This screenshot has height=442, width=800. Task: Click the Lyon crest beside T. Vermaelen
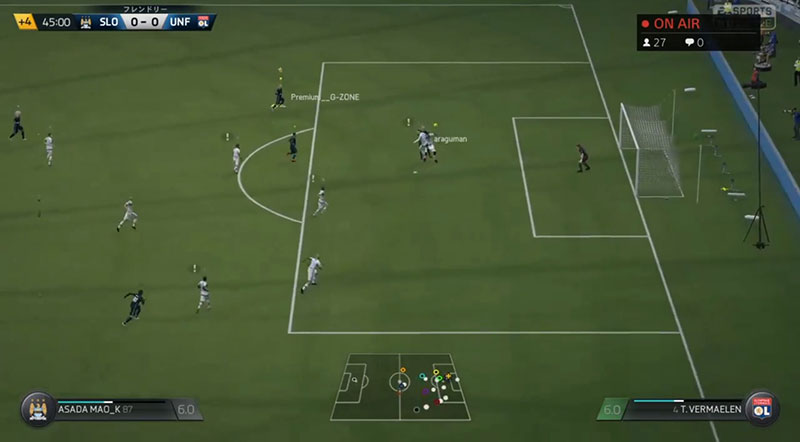[764, 409]
